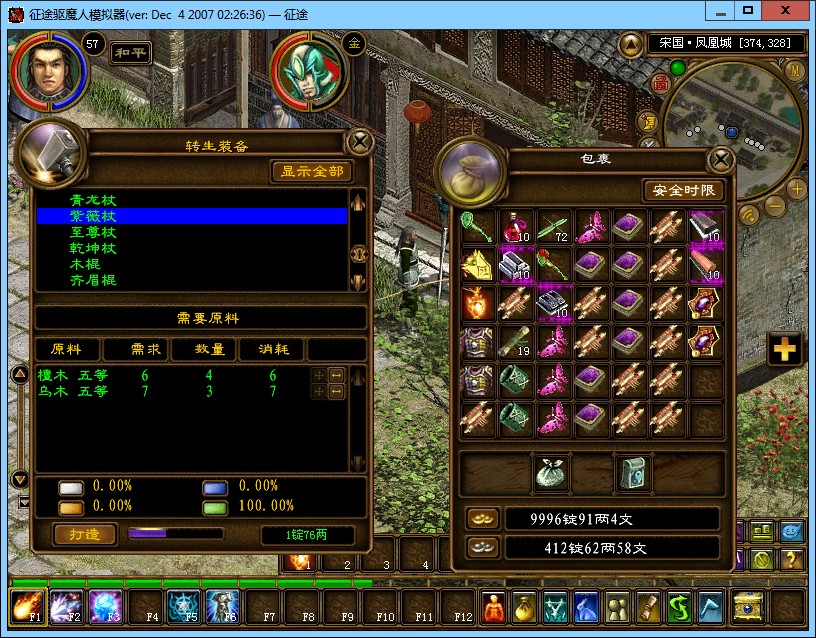
Task: Select 乾坤杖 in the recipe list
Action: tap(93, 248)
